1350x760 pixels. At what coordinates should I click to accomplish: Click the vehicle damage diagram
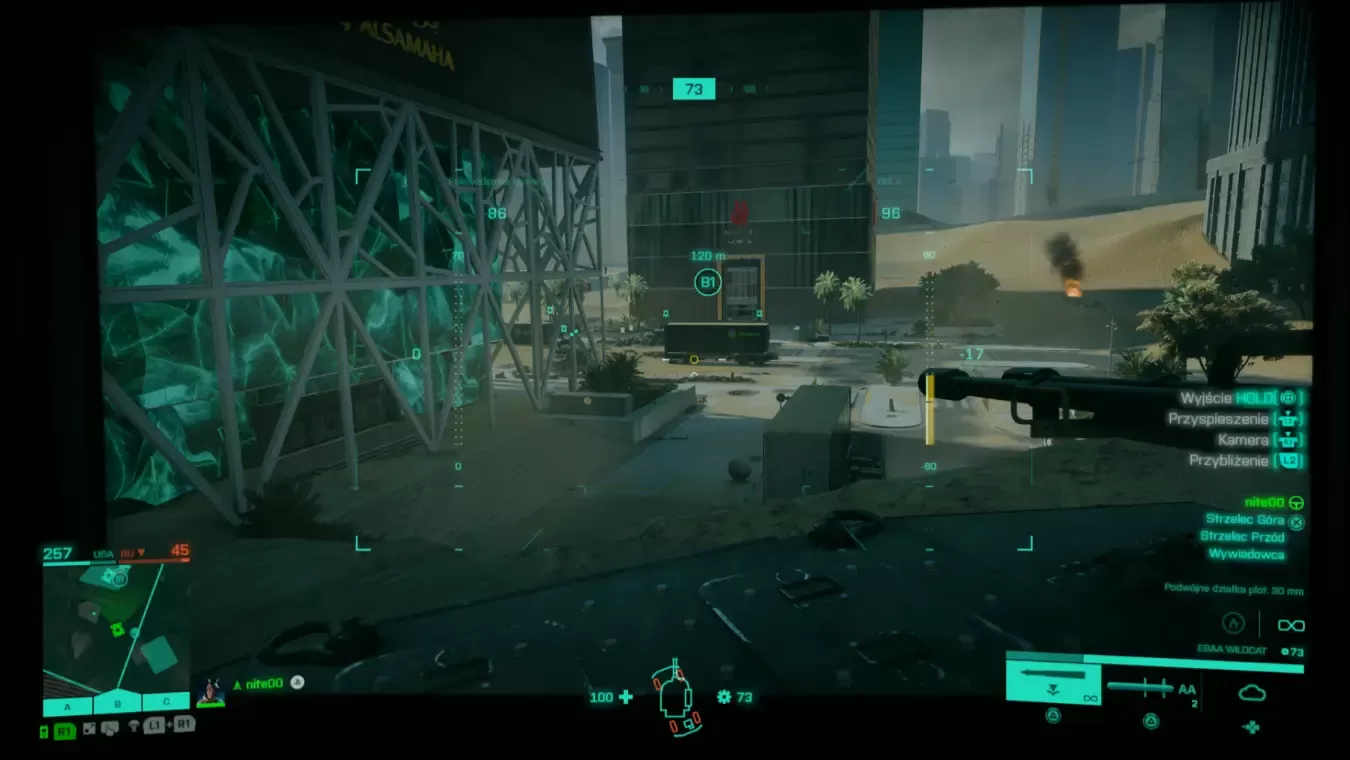[x=676, y=699]
